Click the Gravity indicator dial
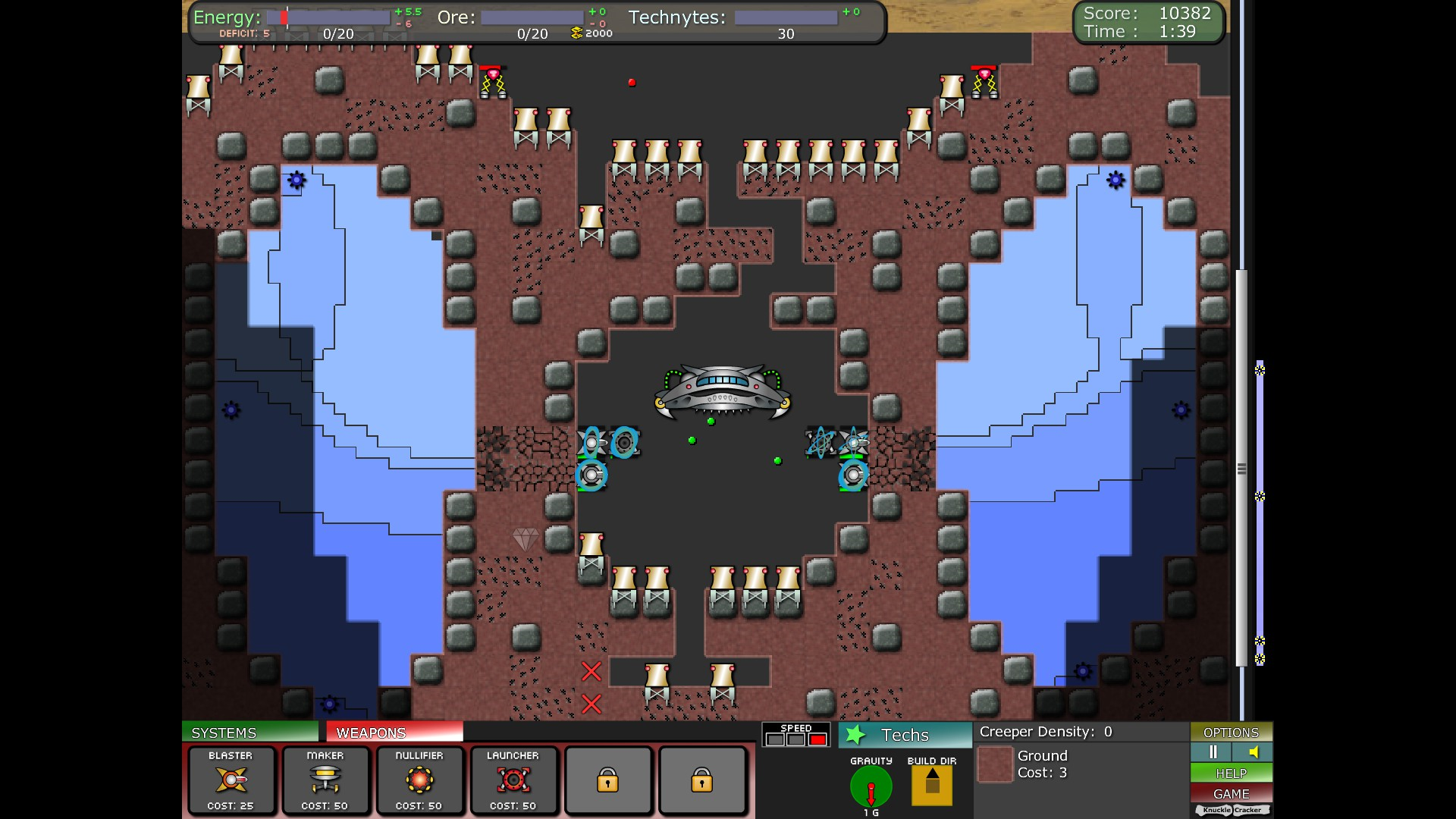The height and width of the screenshot is (819, 1456). (871, 787)
